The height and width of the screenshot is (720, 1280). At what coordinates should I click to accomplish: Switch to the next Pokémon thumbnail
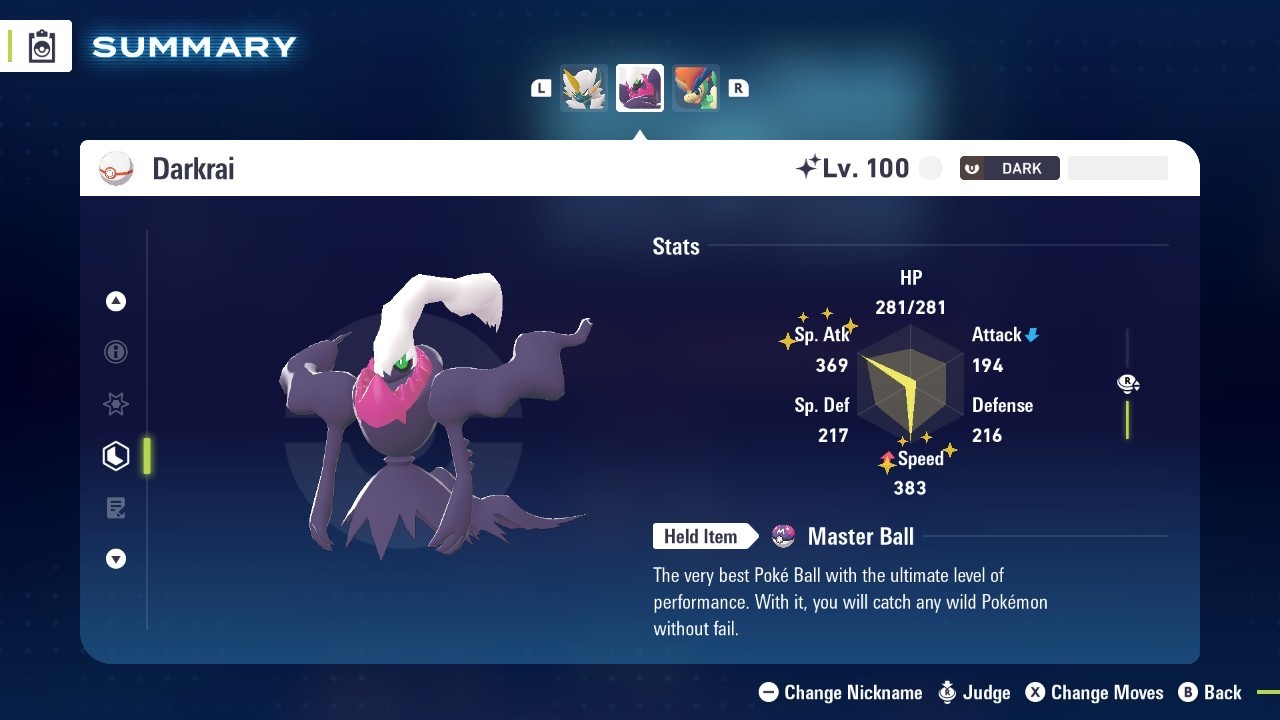point(696,88)
